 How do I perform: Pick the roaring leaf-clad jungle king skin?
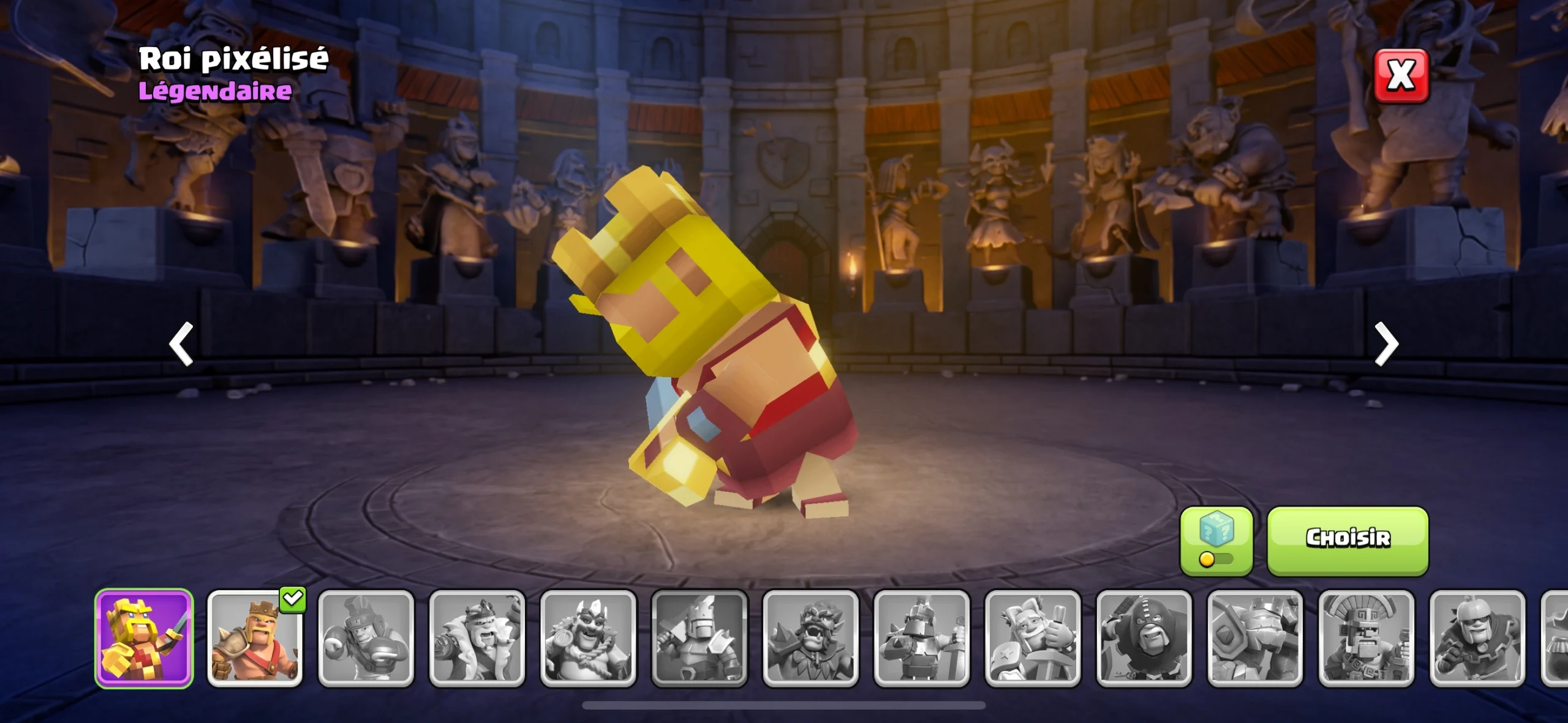pos(810,638)
